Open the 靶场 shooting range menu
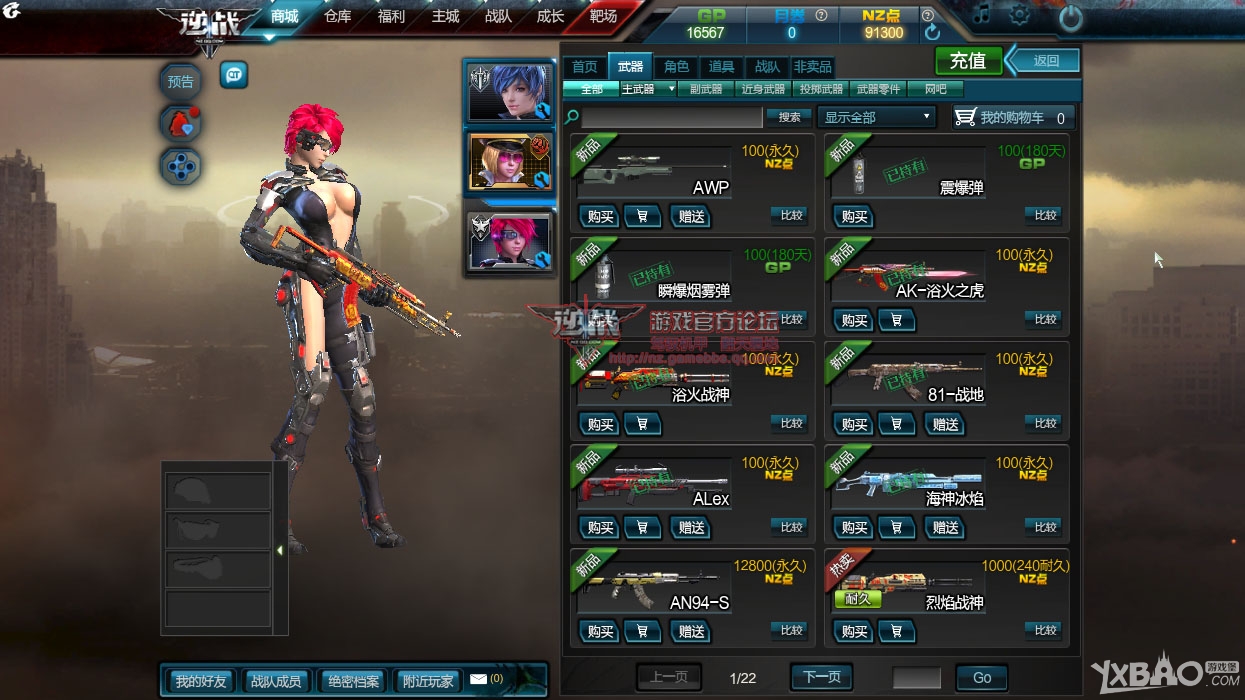 [x=604, y=17]
